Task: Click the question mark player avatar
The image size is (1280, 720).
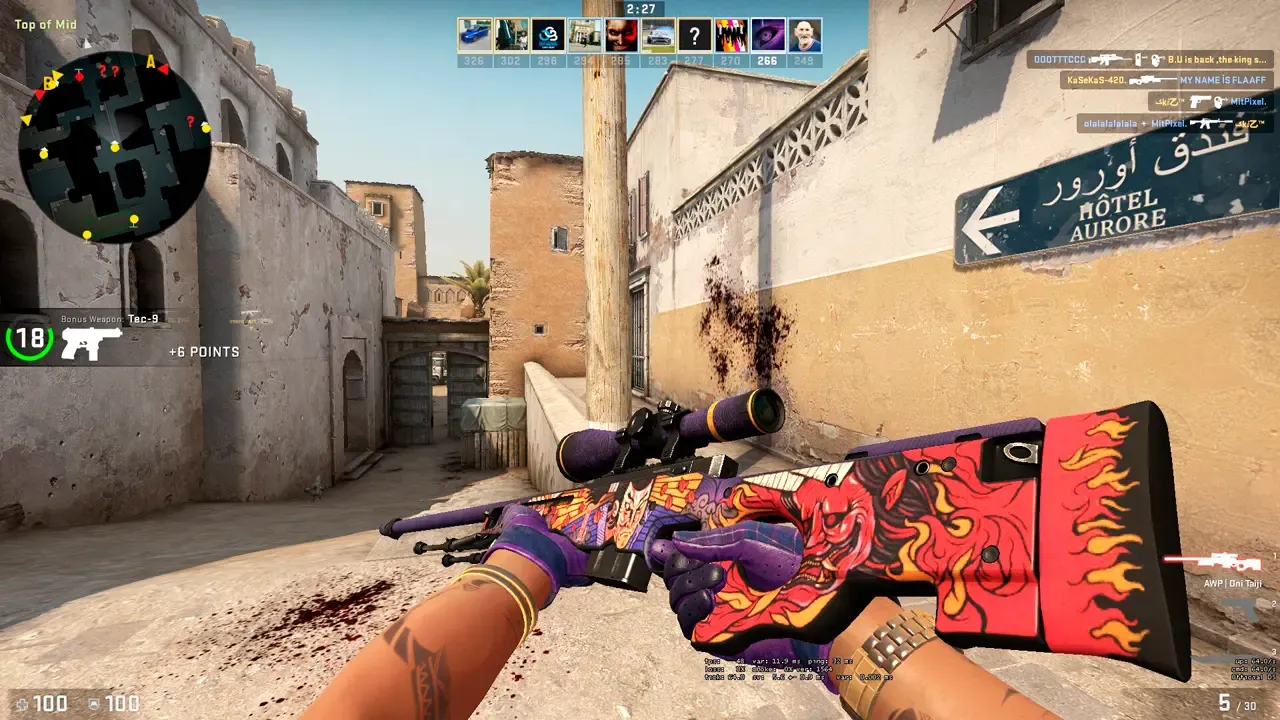Action: (694, 35)
